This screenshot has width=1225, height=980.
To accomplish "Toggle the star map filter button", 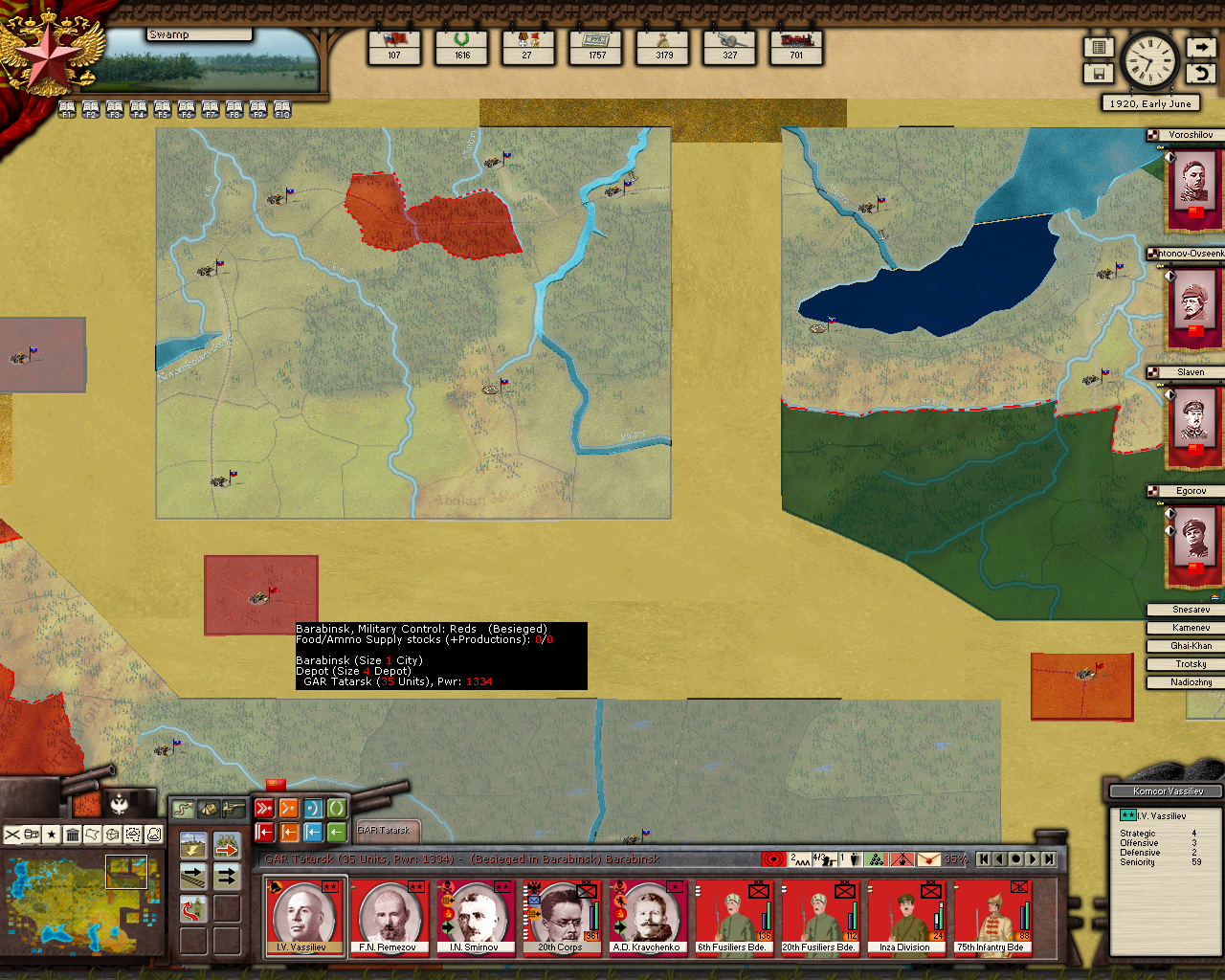I will click(x=52, y=835).
